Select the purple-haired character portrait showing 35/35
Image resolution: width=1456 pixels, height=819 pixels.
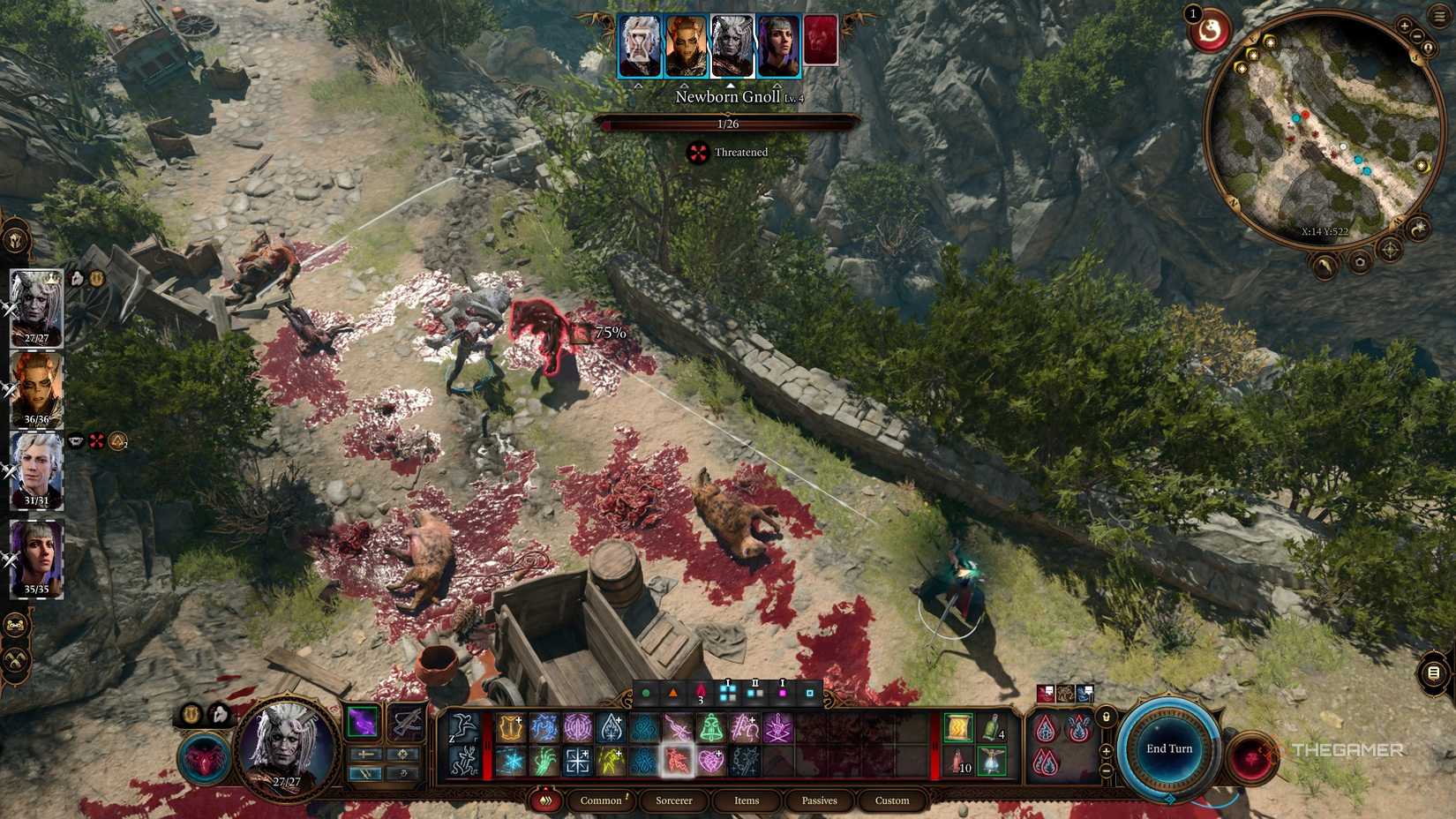pyautogui.click(x=35, y=558)
